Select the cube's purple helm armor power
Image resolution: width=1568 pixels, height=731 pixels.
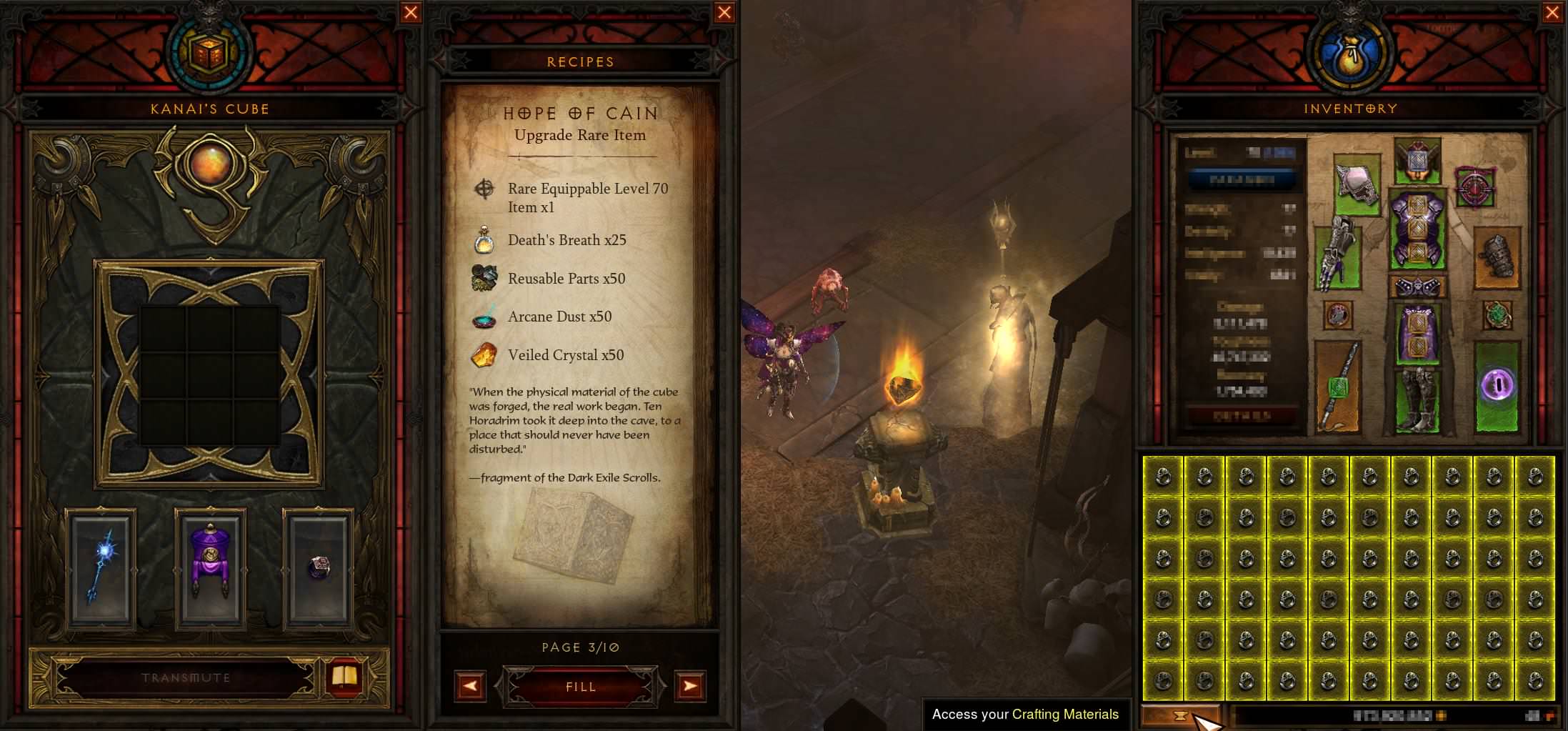pyautogui.click(x=210, y=568)
